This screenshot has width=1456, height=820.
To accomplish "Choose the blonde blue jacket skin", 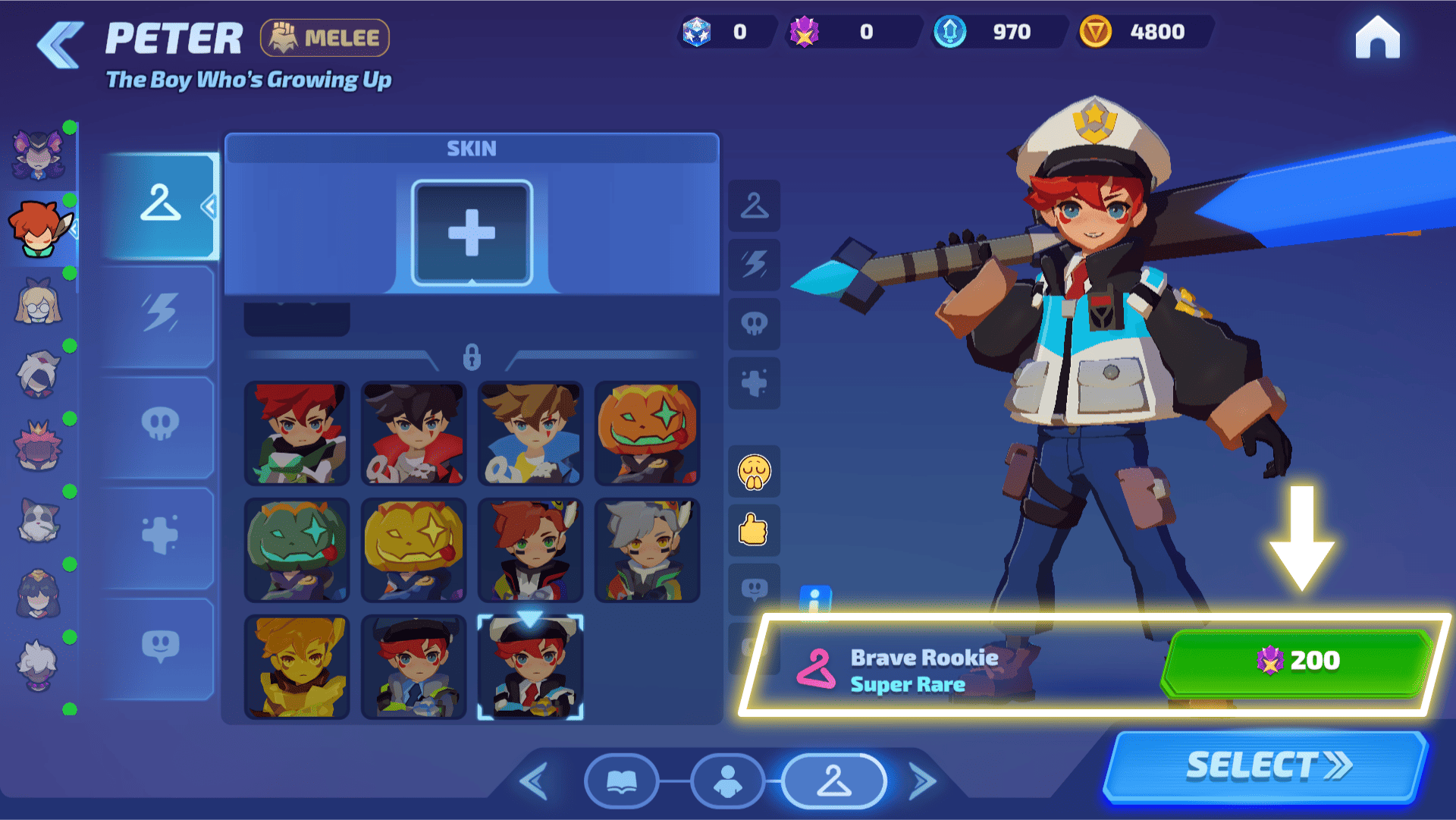I will point(531,434).
